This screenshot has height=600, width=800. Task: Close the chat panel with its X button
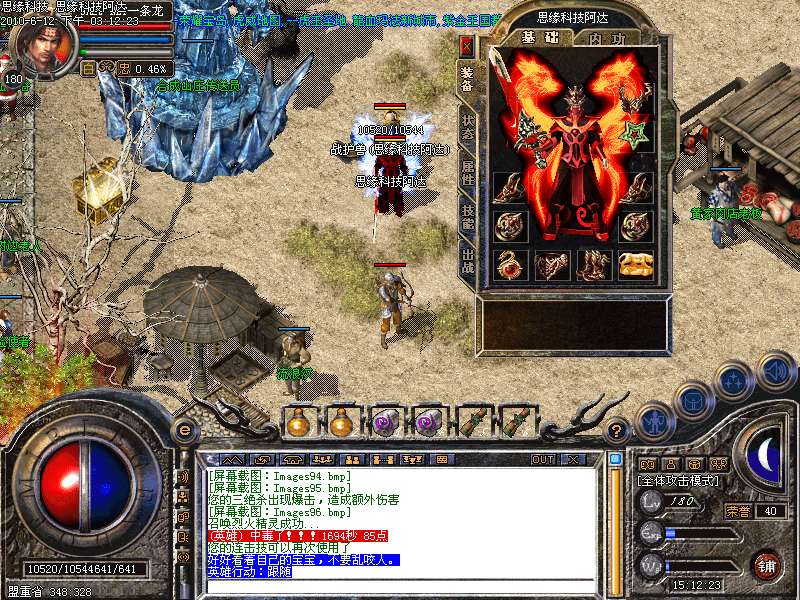(574, 459)
